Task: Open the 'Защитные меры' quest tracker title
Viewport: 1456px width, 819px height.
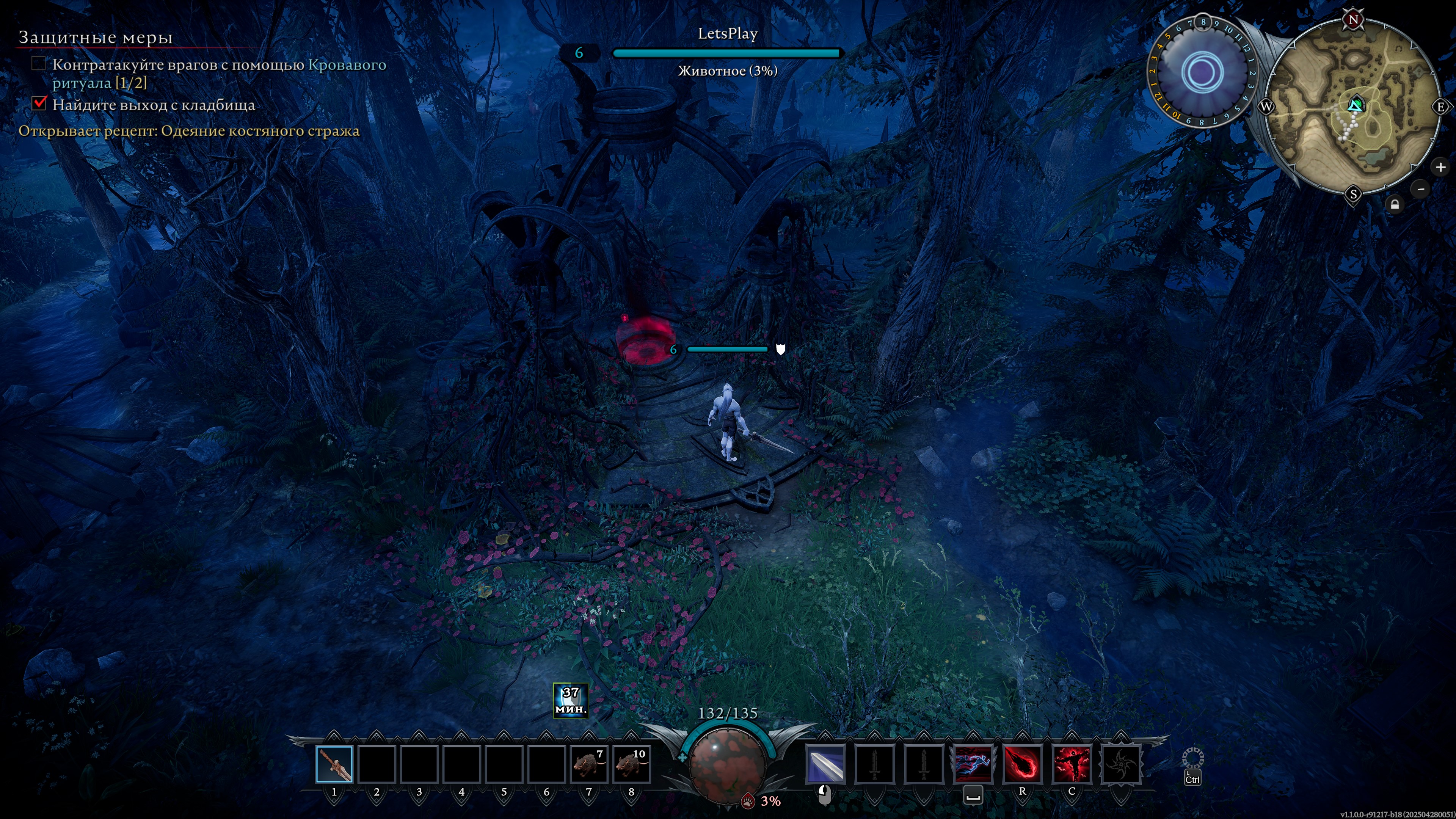Action: (x=96, y=37)
